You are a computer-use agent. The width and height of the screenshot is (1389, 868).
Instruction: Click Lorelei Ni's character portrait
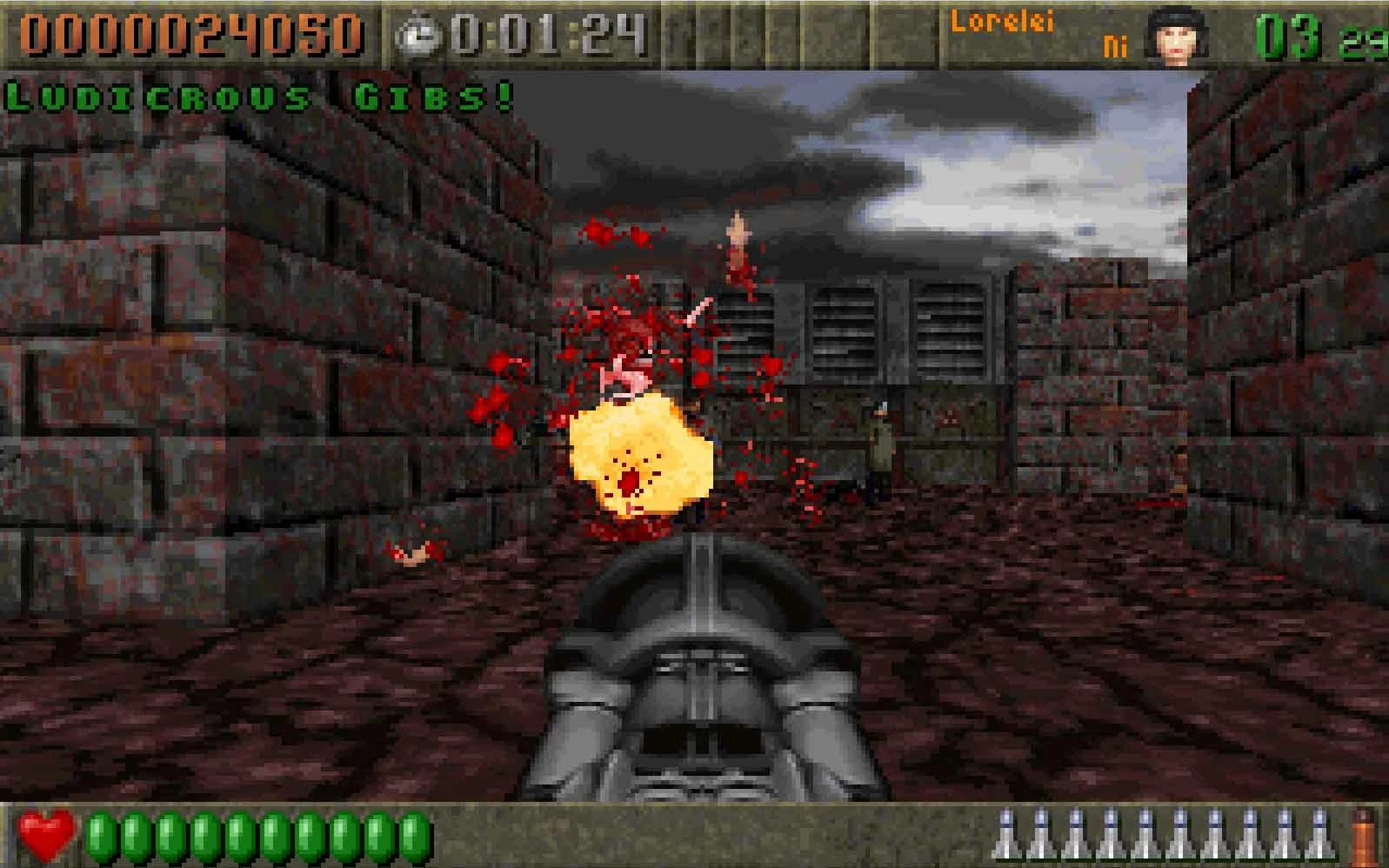point(1177,36)
